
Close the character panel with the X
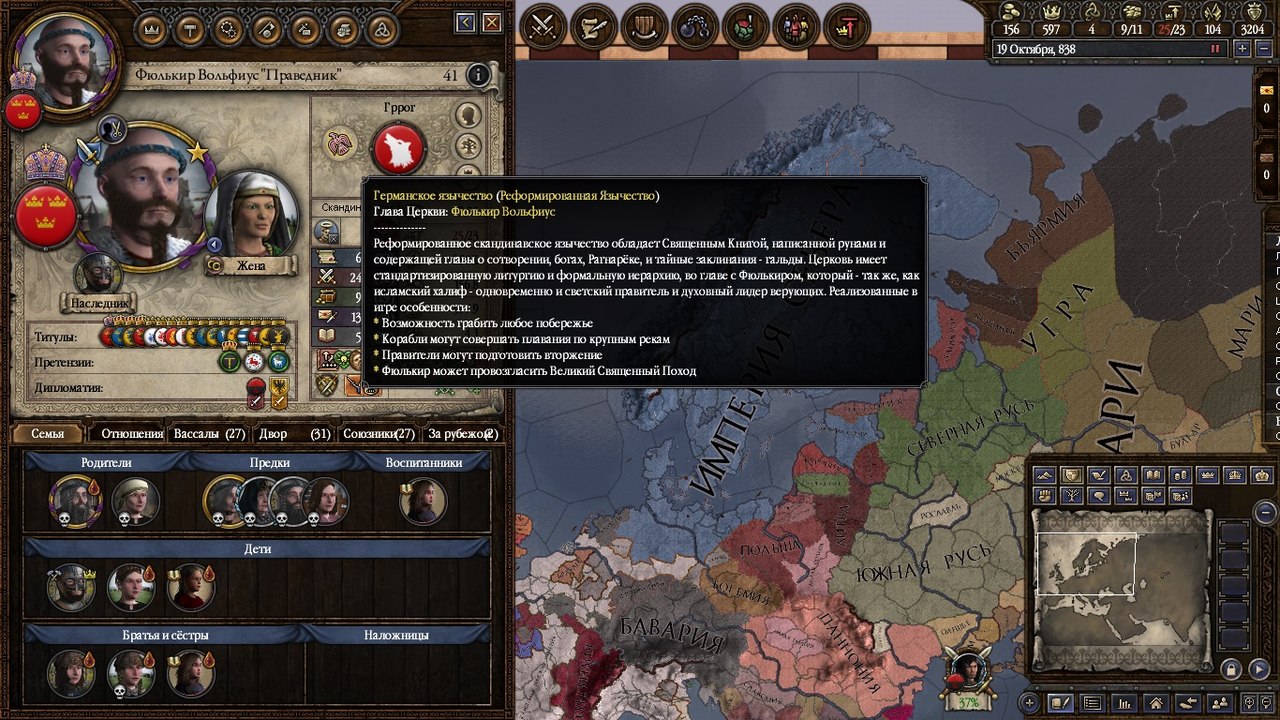(x=492, y=22)
